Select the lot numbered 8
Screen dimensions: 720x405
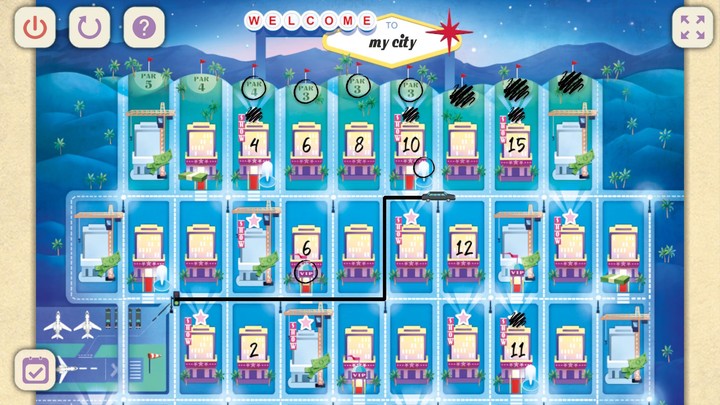click(x=358, y=145)
